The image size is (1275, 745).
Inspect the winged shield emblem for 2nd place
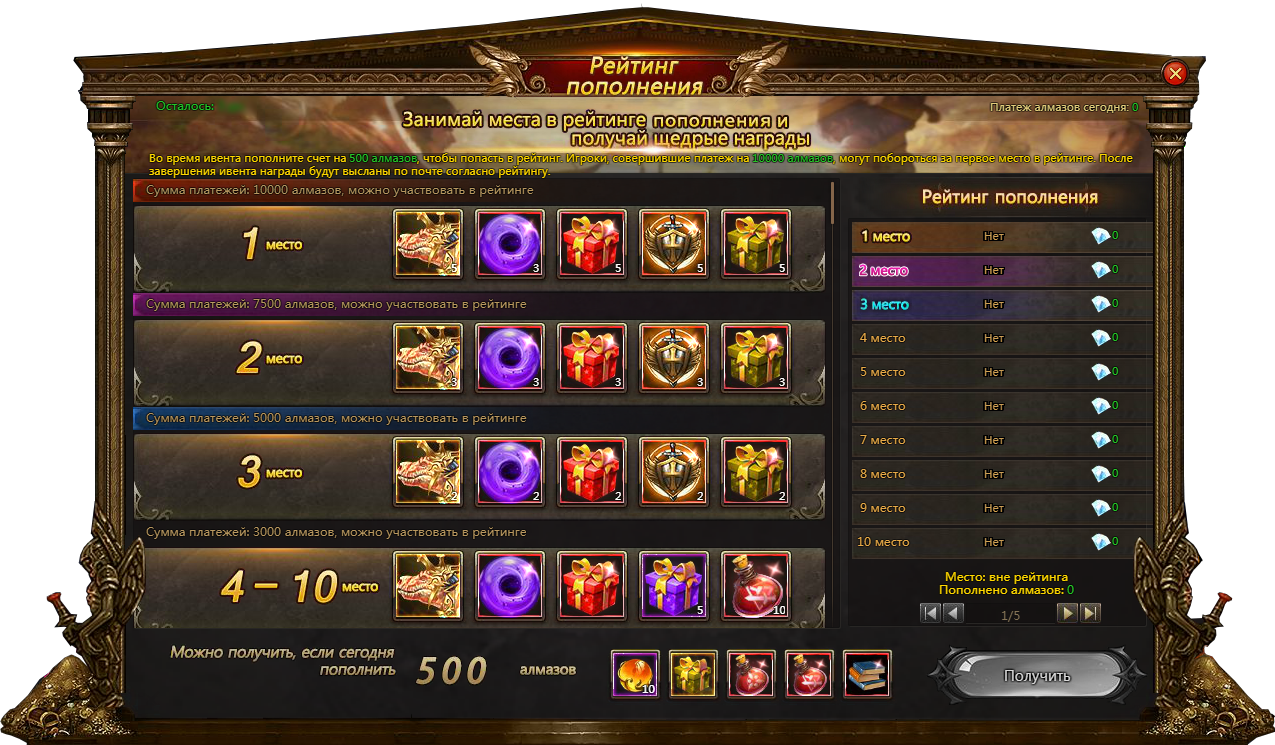click(x=674, y=357)
